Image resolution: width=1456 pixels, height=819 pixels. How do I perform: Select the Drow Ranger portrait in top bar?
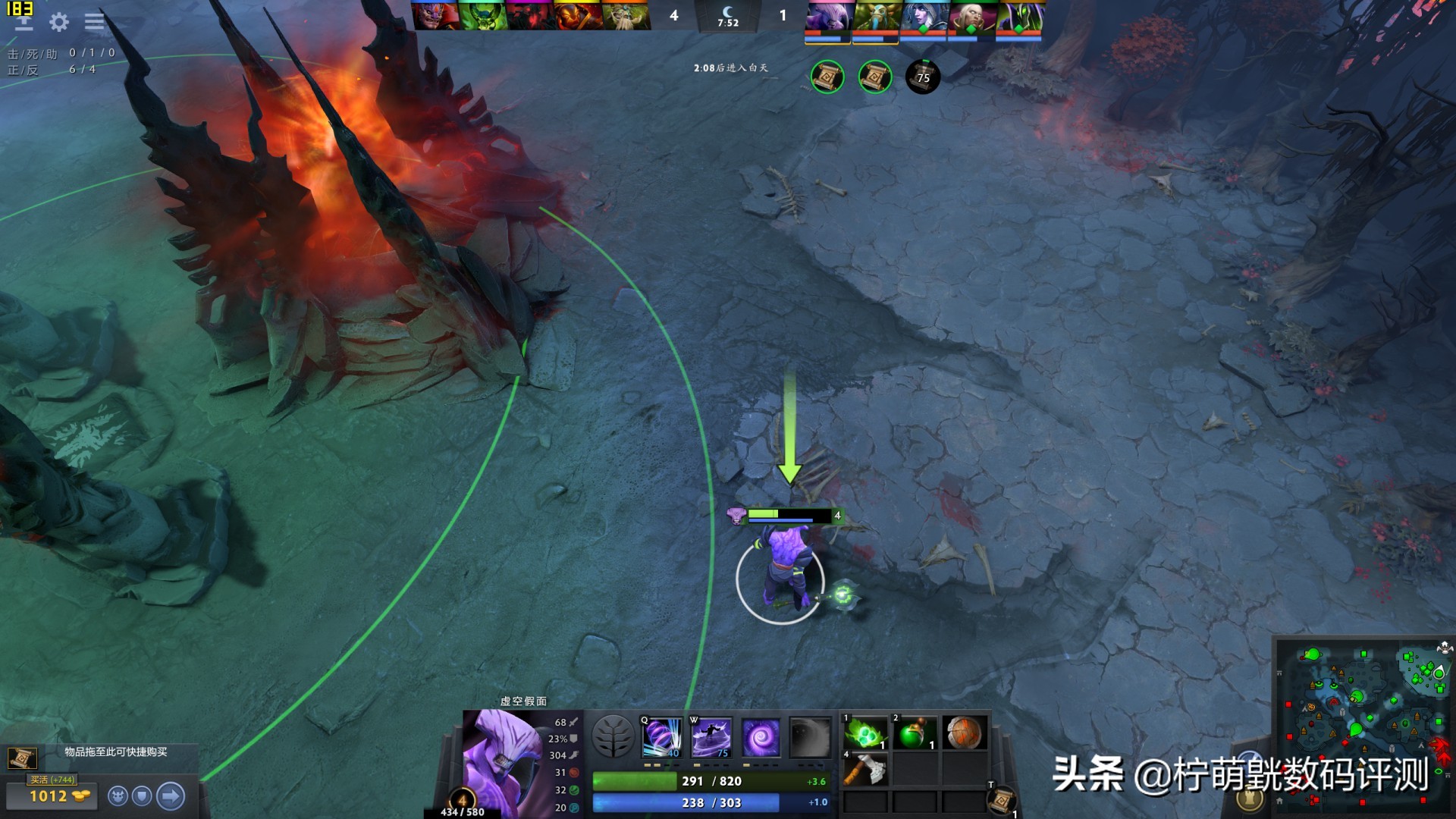(x=923, y=16)
